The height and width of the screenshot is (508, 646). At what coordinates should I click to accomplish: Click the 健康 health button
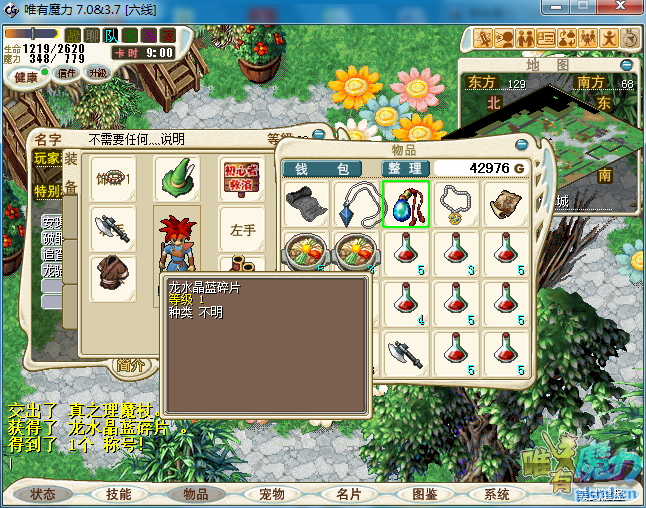tap(27, 77)
